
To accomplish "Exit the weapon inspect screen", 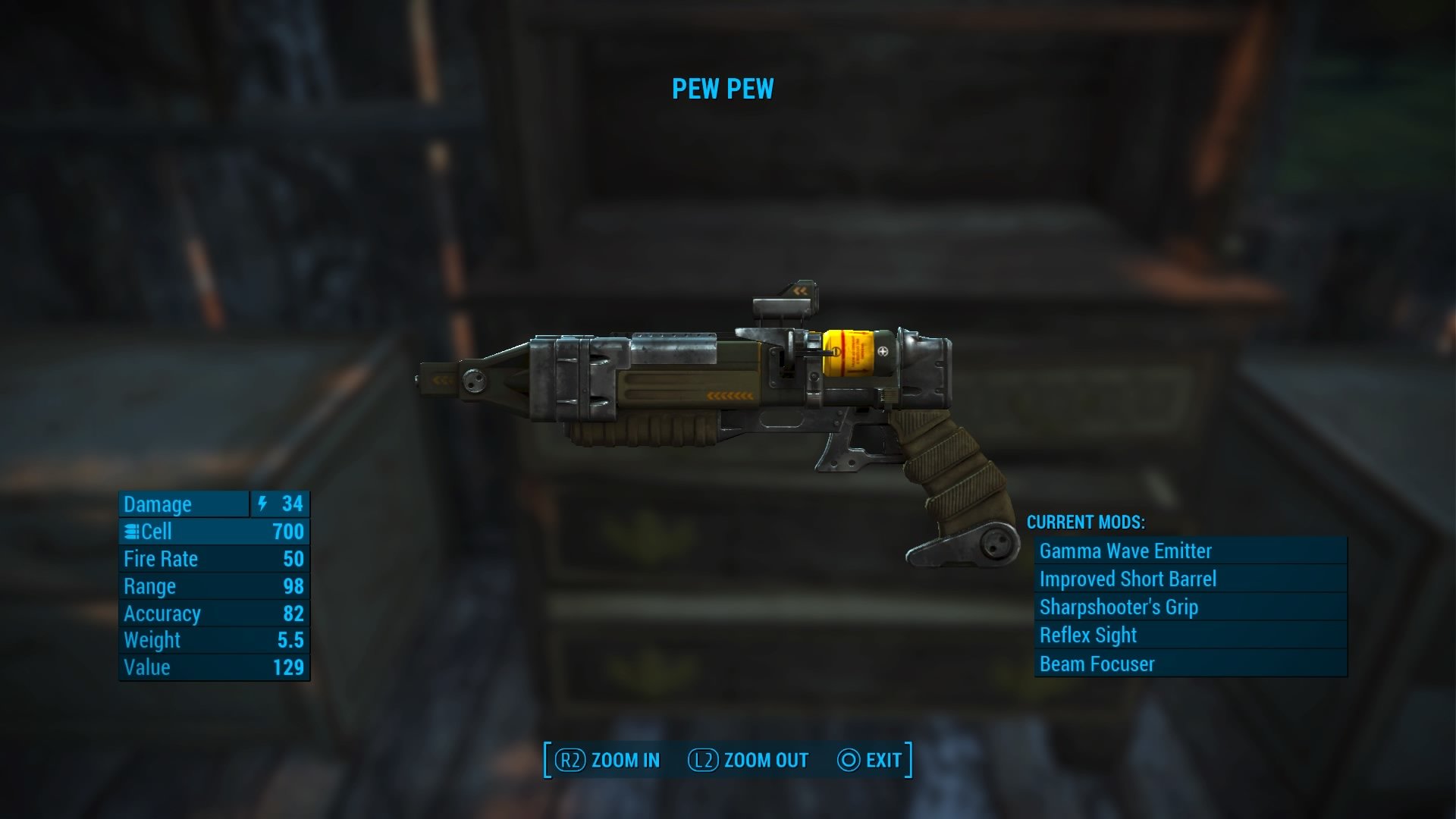I will (x=870, y=760).
